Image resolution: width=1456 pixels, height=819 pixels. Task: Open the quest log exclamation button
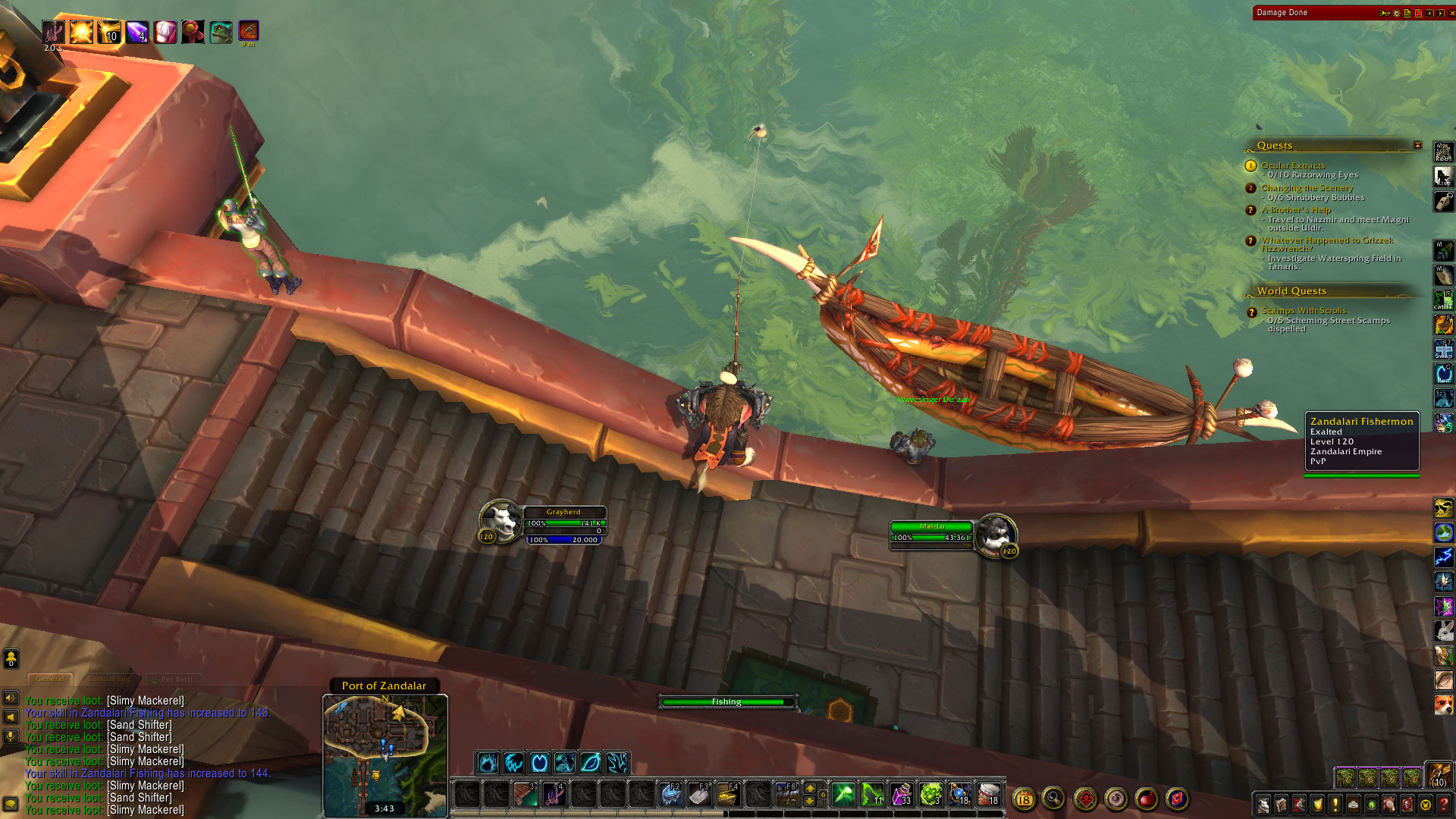[x=1336, y=804]
